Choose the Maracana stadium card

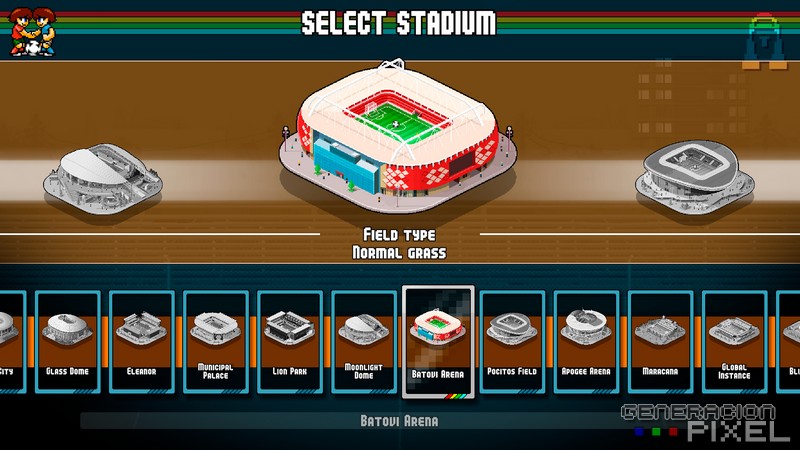tap(661, 338)
